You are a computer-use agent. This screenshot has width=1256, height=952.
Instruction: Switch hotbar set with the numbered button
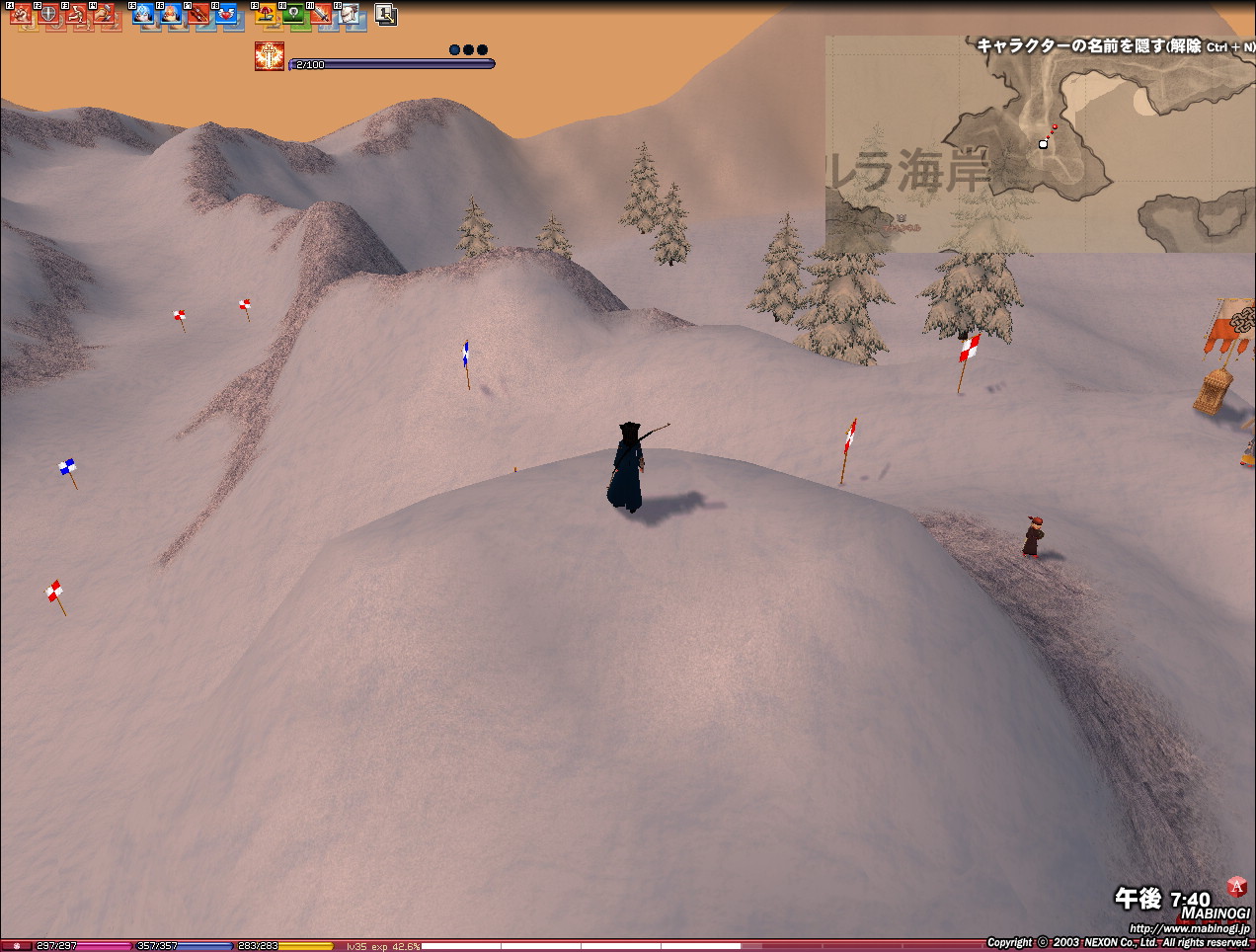[386, 15]
